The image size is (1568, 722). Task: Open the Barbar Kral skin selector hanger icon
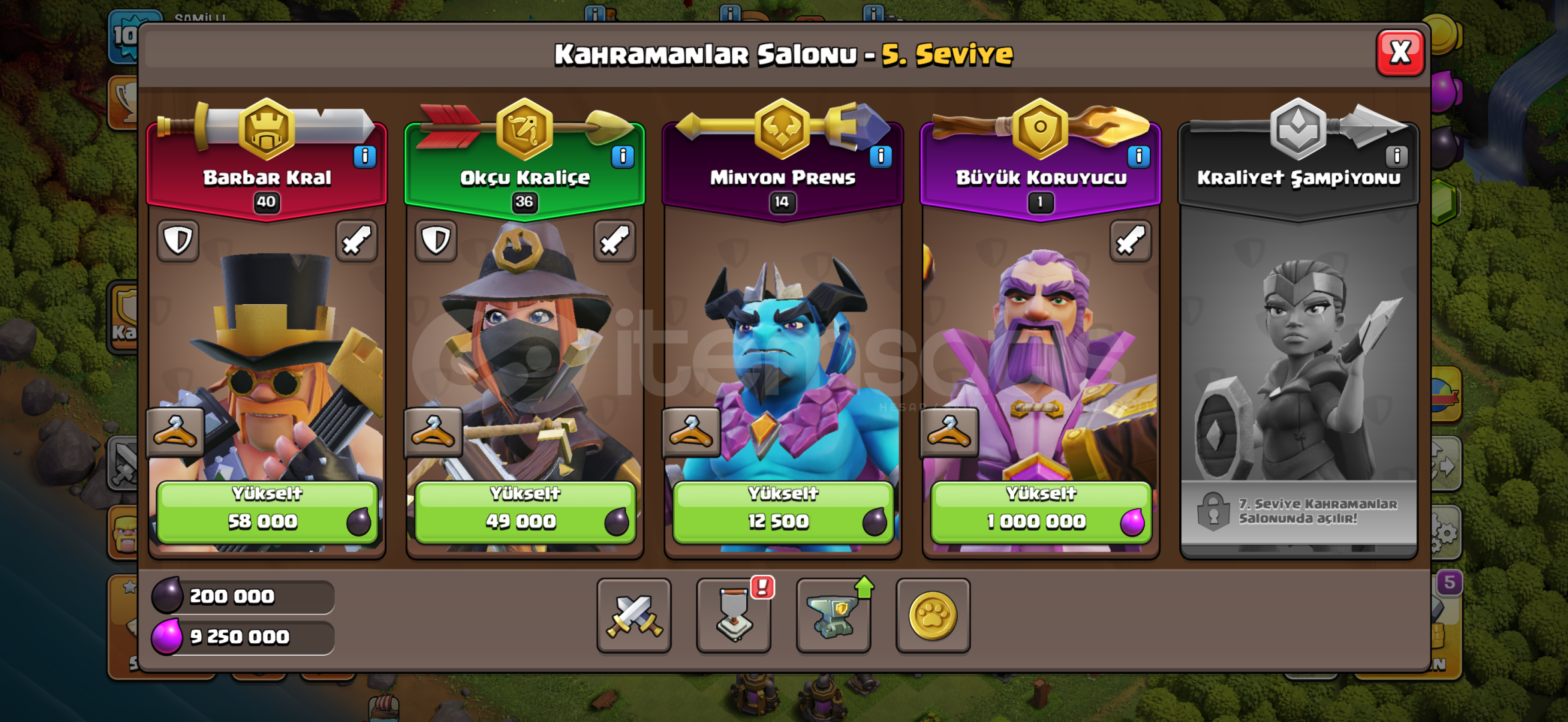point(176,431)
